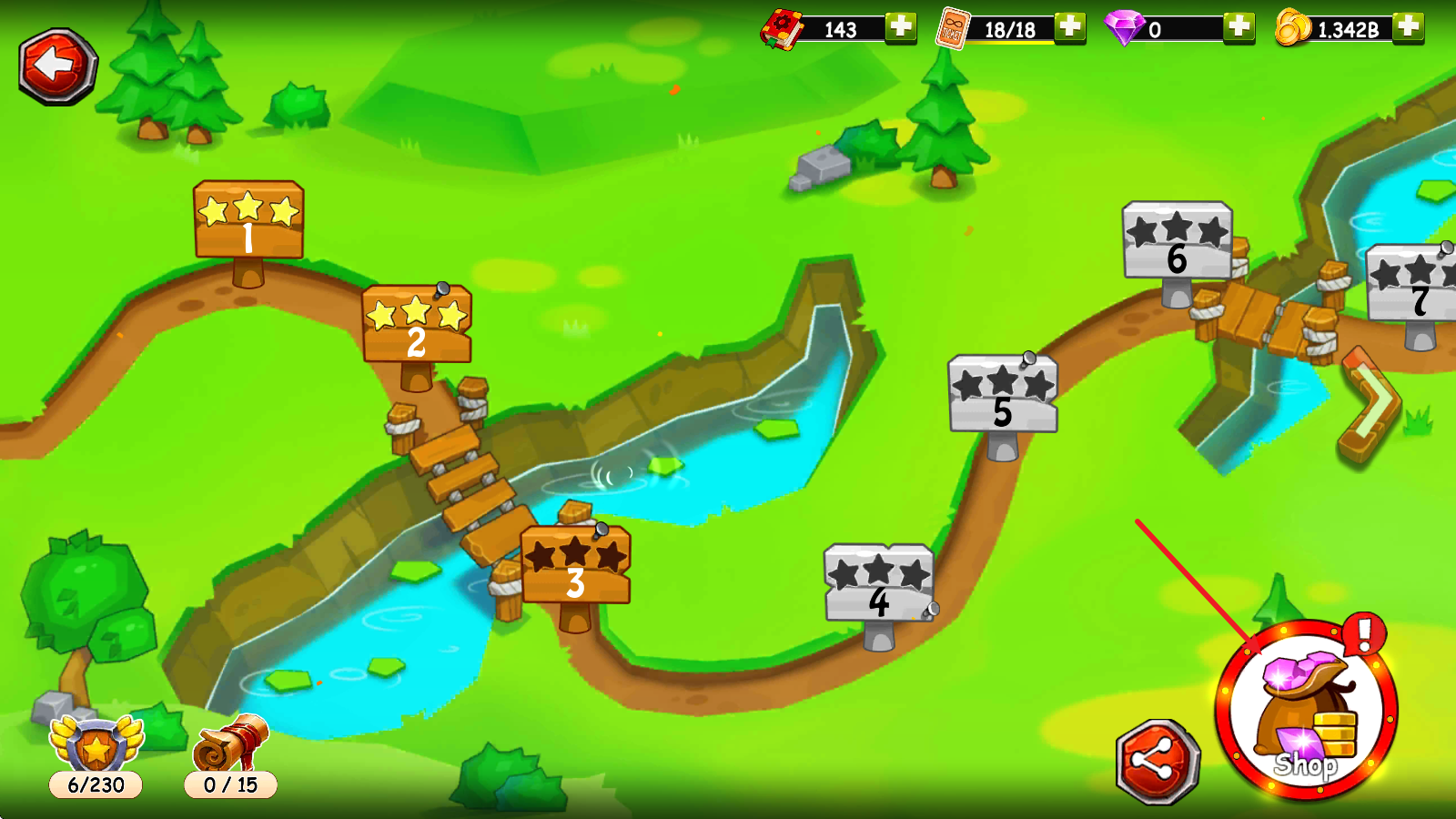This screenshot has height=819, width=1456.
Task: Go to the next map page arrow
Action: (1370, 405)
